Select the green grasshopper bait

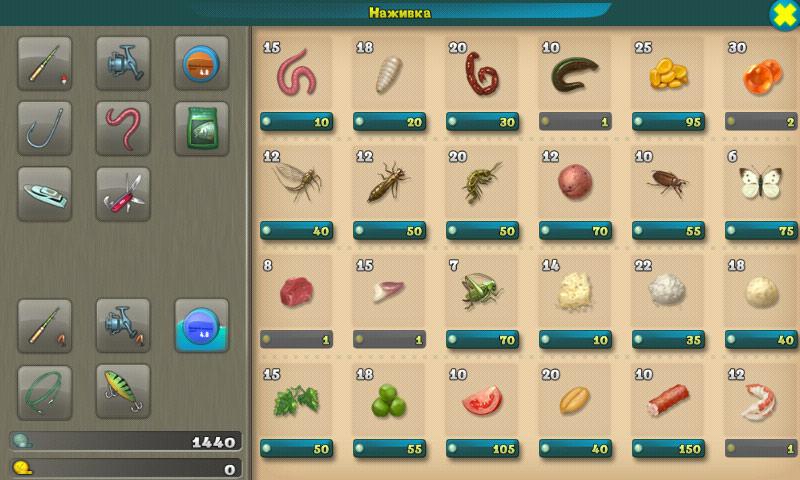482,292
